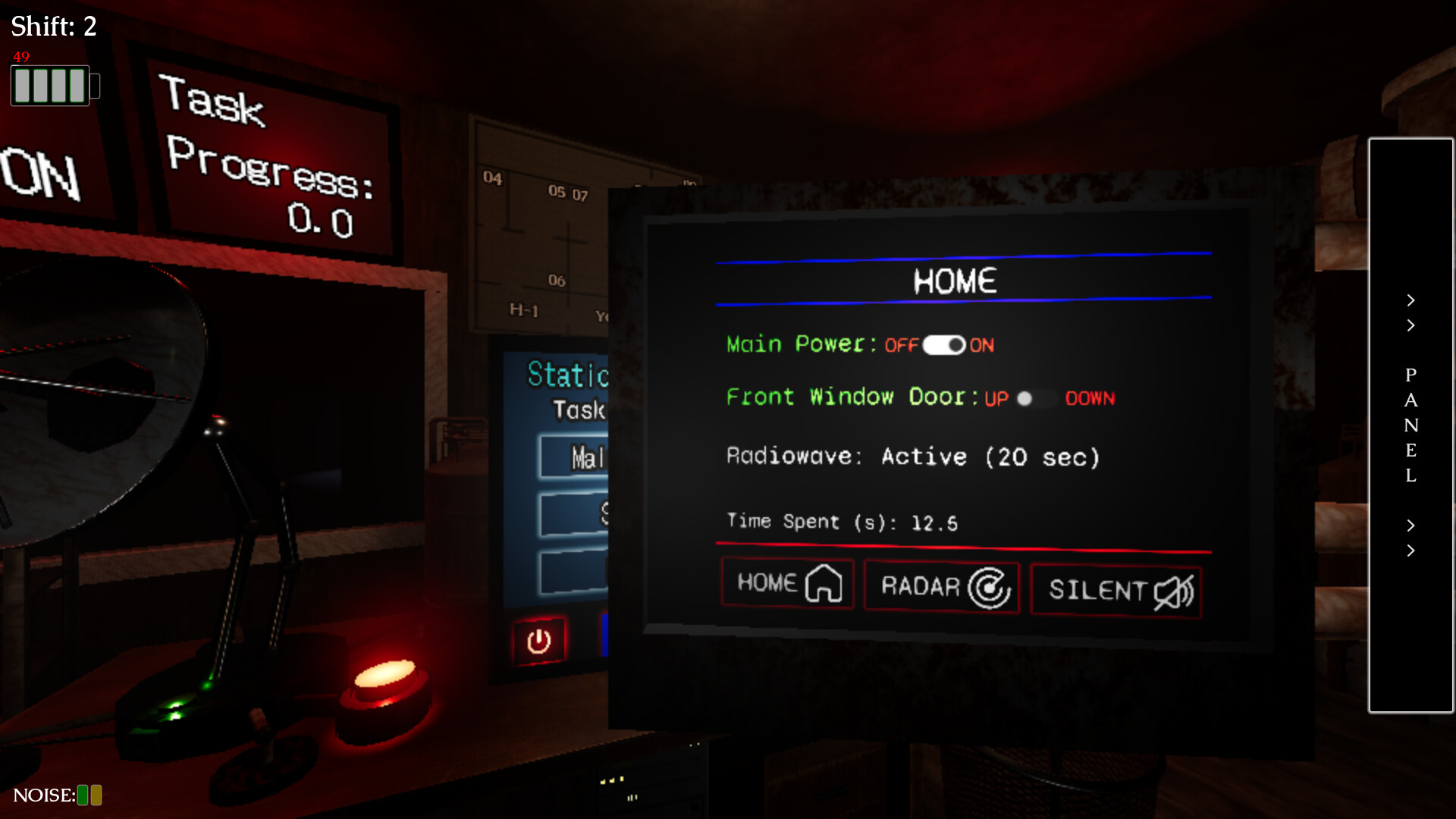1456x819 pixels.
Task: Expand the bottom chevron in the PANEL sidebar
Action: click(1410, 551)
